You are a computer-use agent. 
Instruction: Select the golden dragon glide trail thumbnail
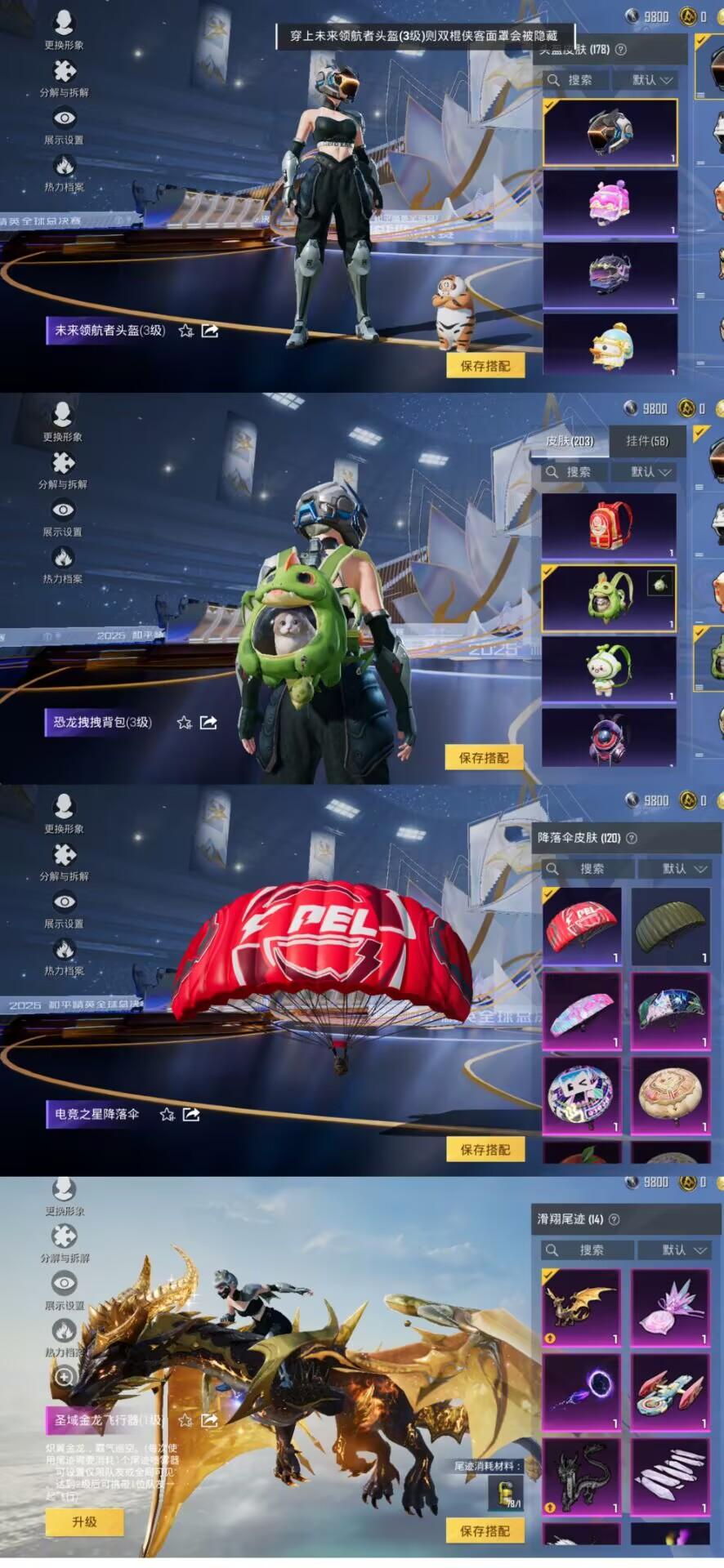point(581,1307)
